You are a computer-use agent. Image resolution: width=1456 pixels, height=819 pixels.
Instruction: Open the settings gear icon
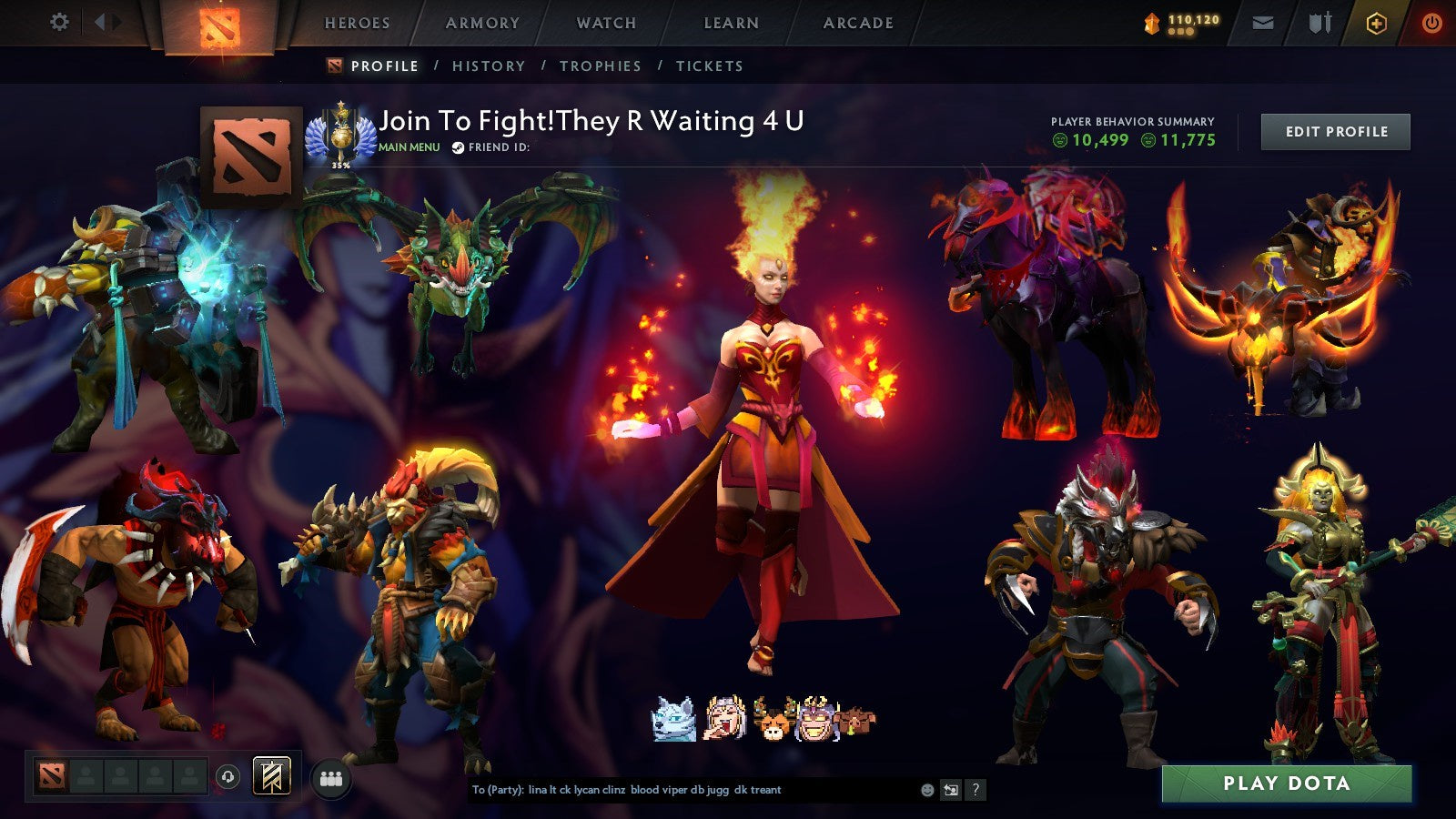click(x=60, y=23)
